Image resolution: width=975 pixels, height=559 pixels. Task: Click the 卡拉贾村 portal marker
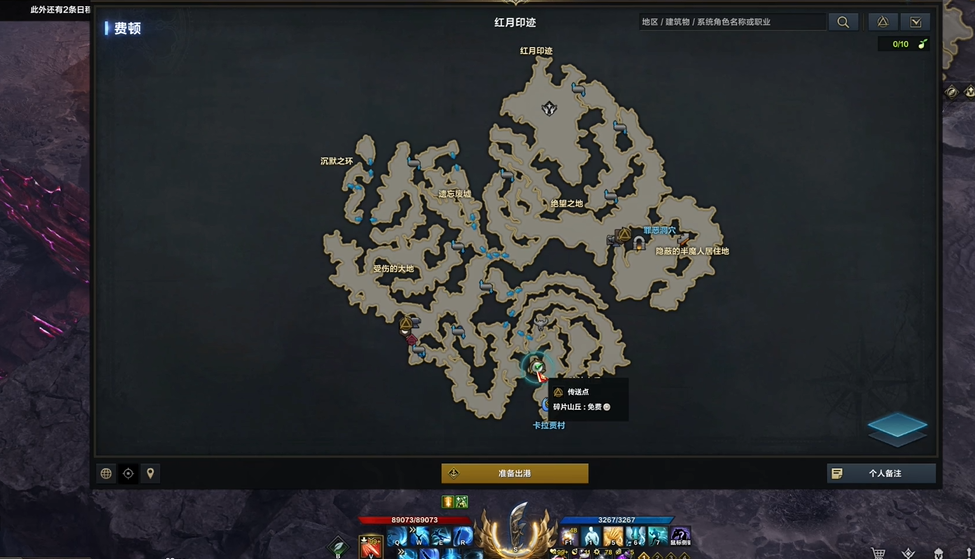[x=547, y=406]
